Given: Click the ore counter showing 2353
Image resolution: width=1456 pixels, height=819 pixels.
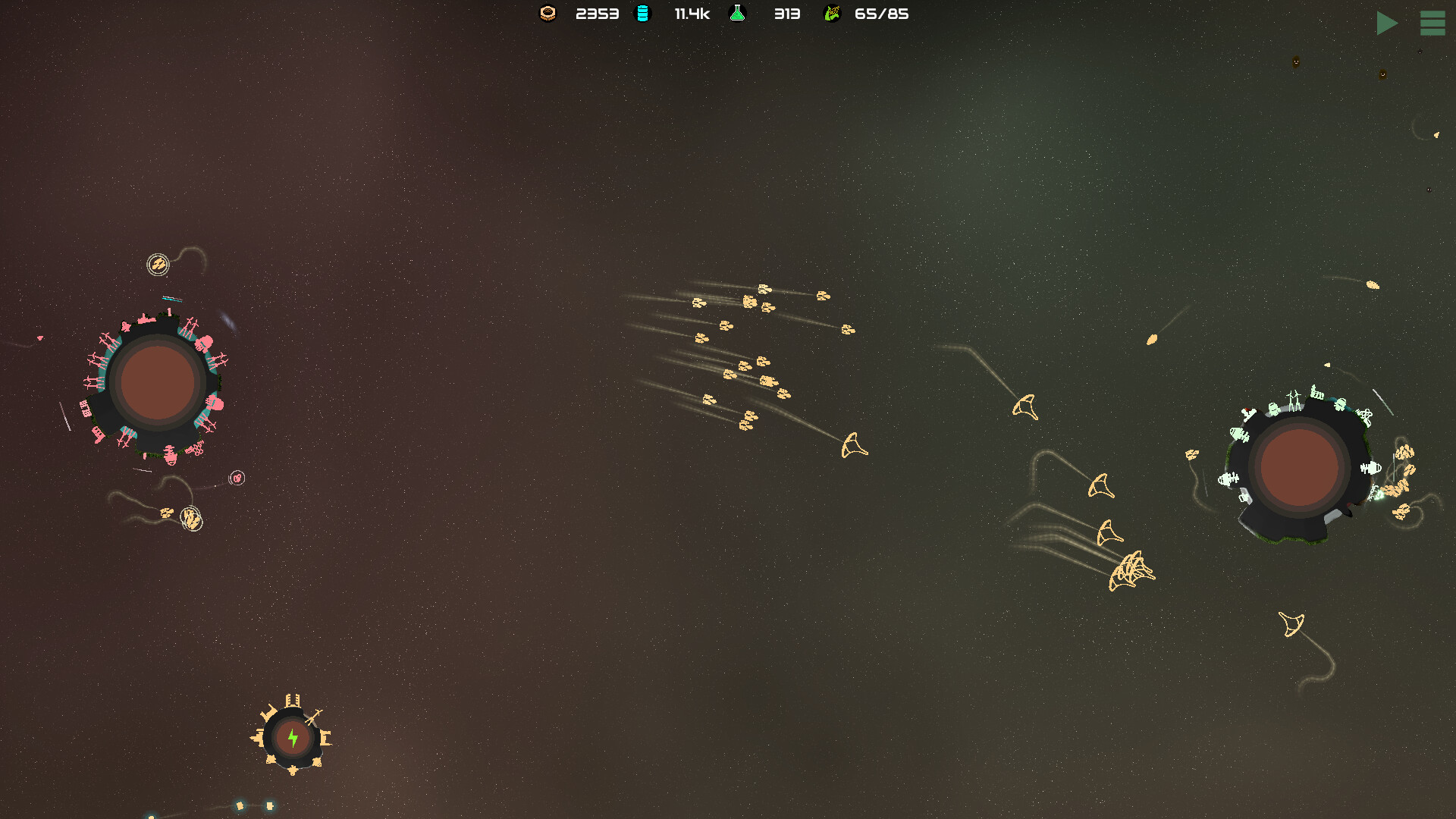Looking at the screenshot, I should [x=597, y=13].
